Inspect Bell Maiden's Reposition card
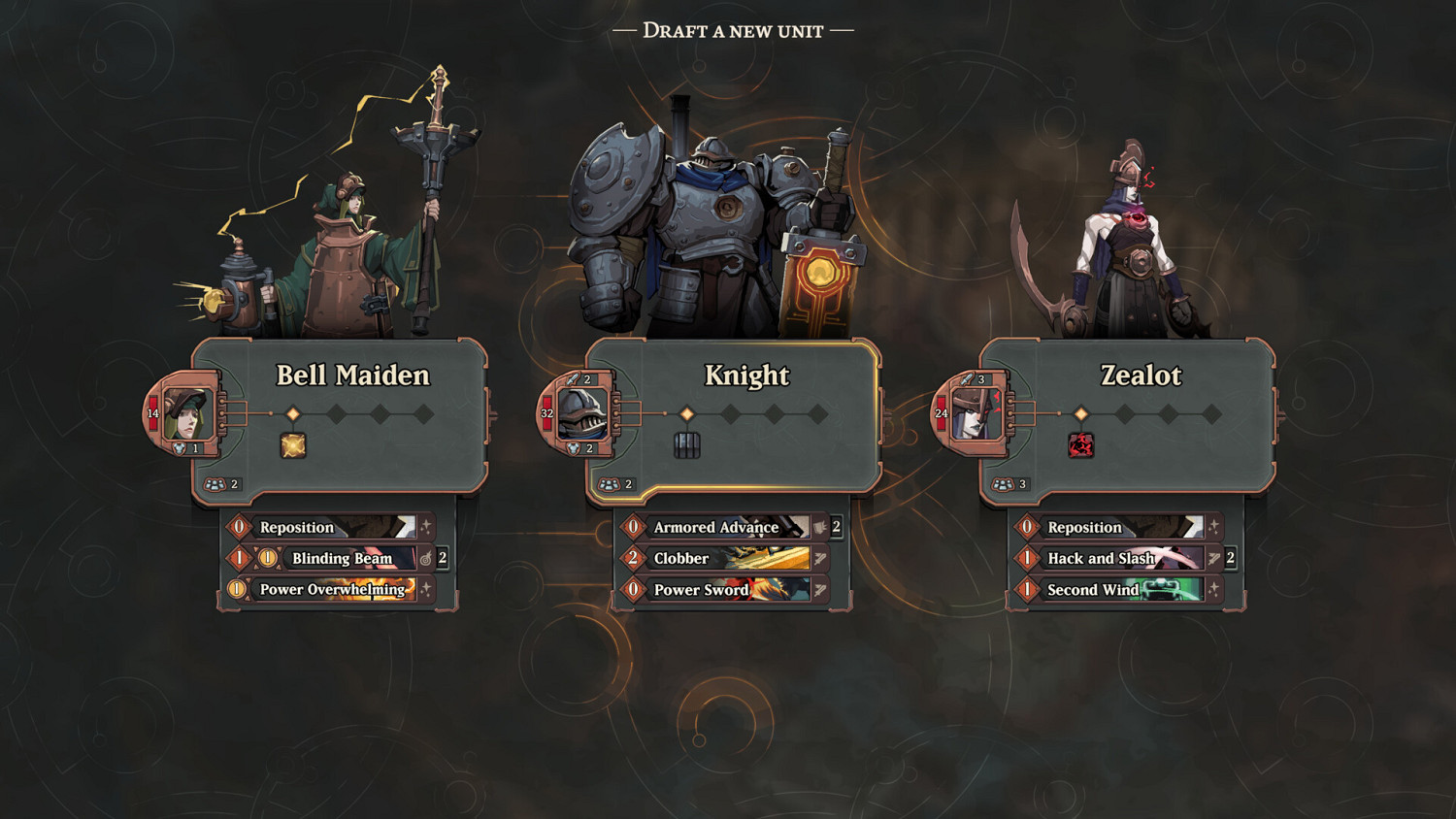 [x=328, y=527]
